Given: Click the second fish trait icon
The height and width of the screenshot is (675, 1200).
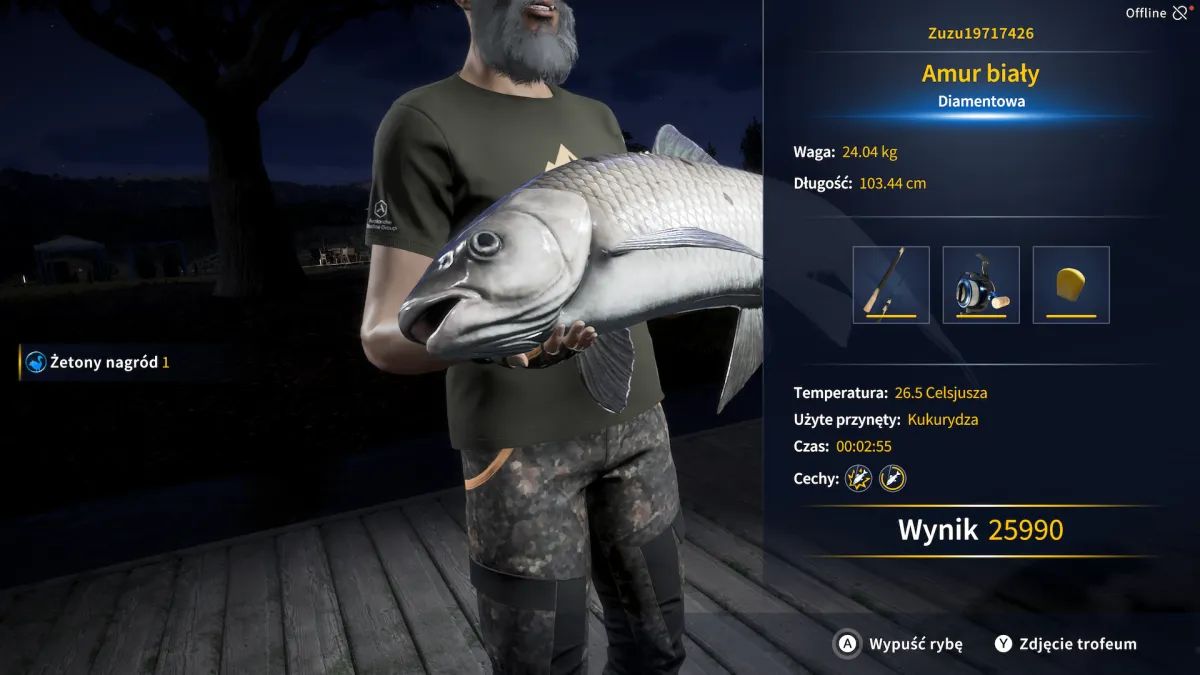Looking at the screenshot, I should [x=892, y=478].
